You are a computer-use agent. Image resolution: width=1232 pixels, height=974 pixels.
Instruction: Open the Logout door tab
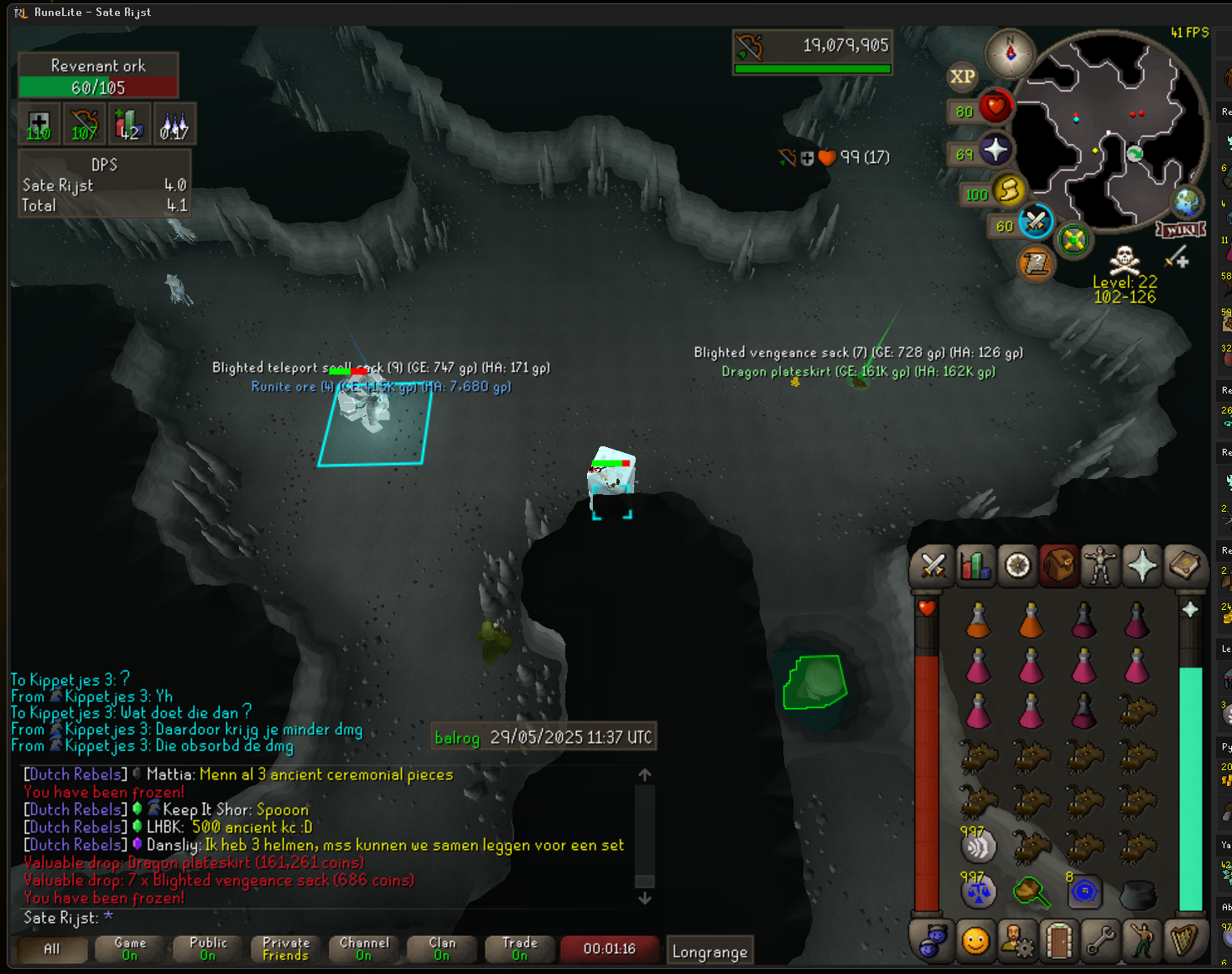(x=1058, y=941)
